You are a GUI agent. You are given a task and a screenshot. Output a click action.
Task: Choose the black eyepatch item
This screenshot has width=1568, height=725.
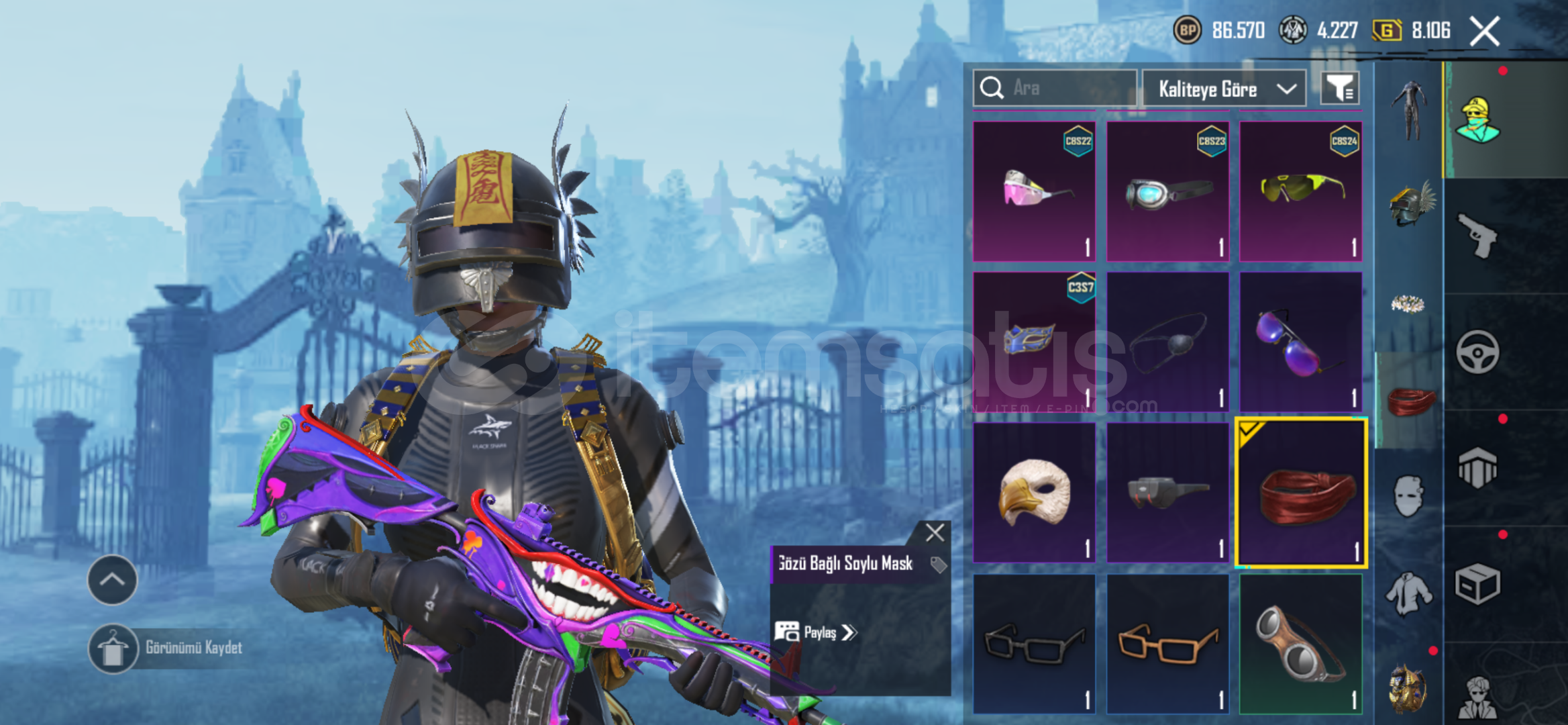1167,342
